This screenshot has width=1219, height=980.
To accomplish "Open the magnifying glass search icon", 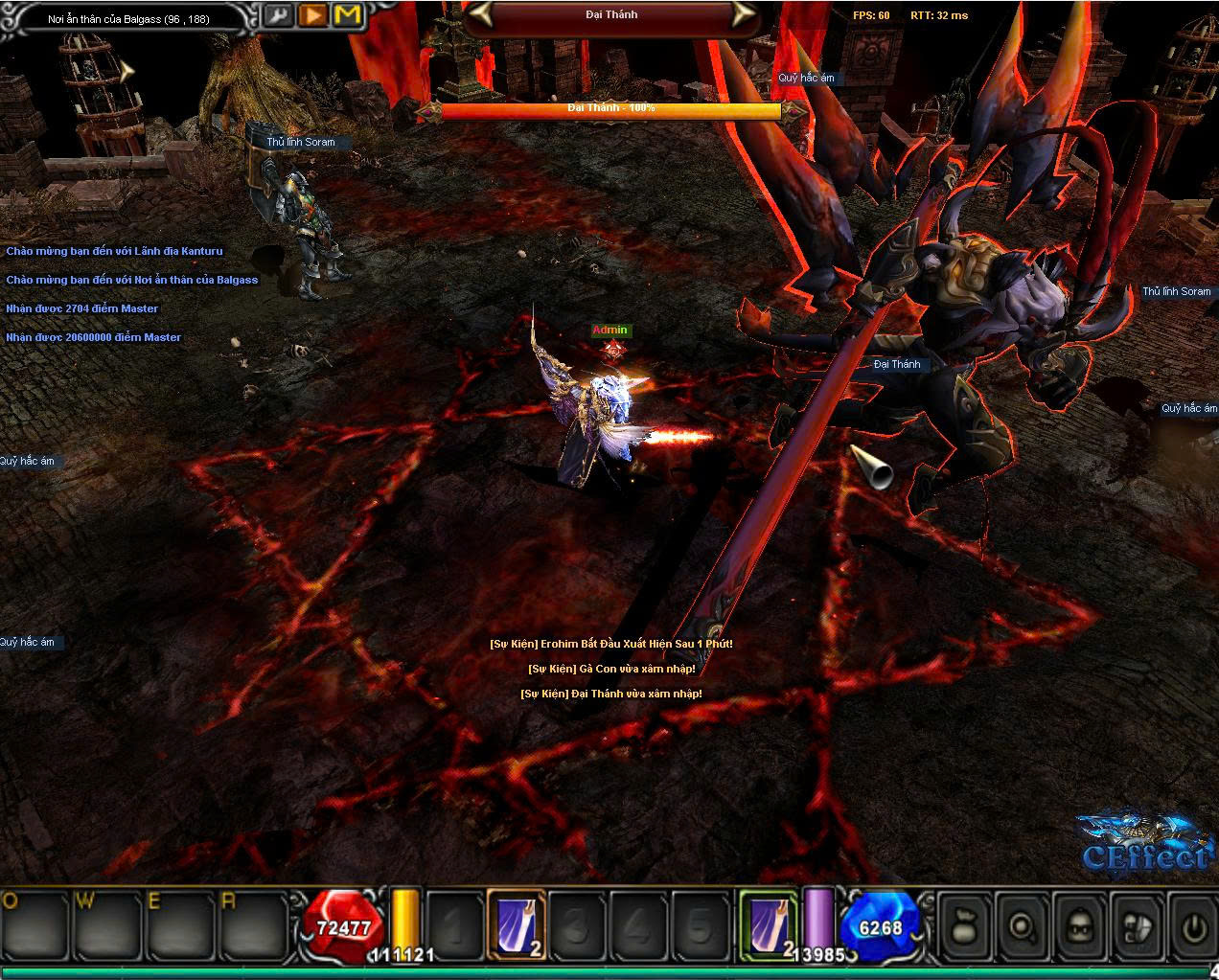I will click(x=1022, y=926).
